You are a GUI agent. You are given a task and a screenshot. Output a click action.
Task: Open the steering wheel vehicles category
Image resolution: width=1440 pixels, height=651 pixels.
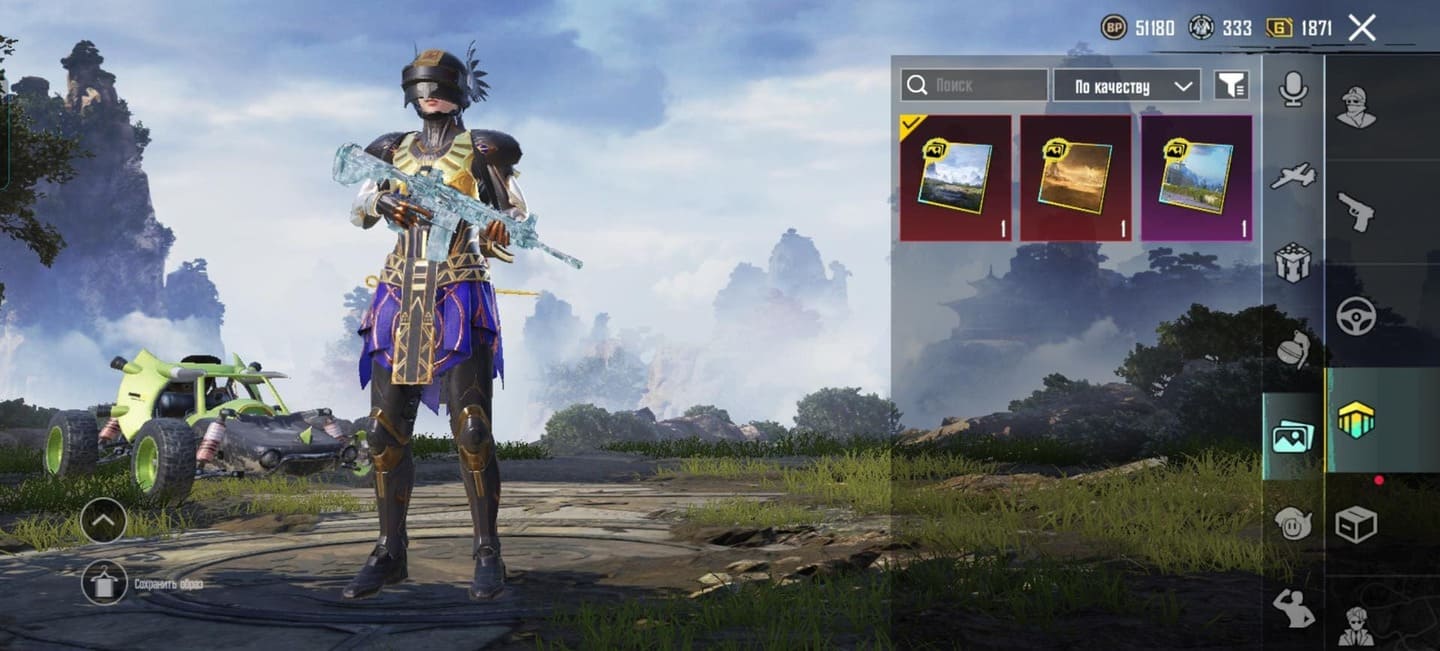(x=1356, y=316)
